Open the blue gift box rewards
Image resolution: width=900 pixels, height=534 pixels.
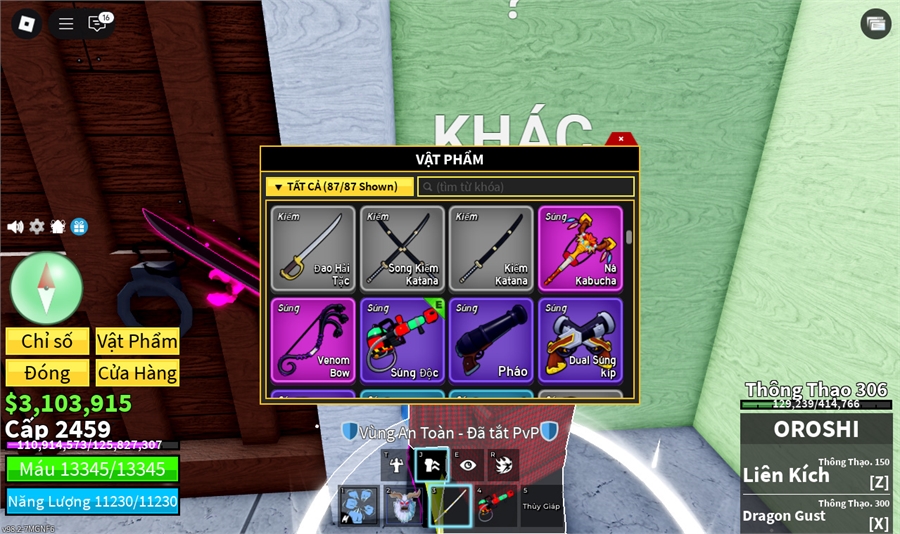point(80,227)
